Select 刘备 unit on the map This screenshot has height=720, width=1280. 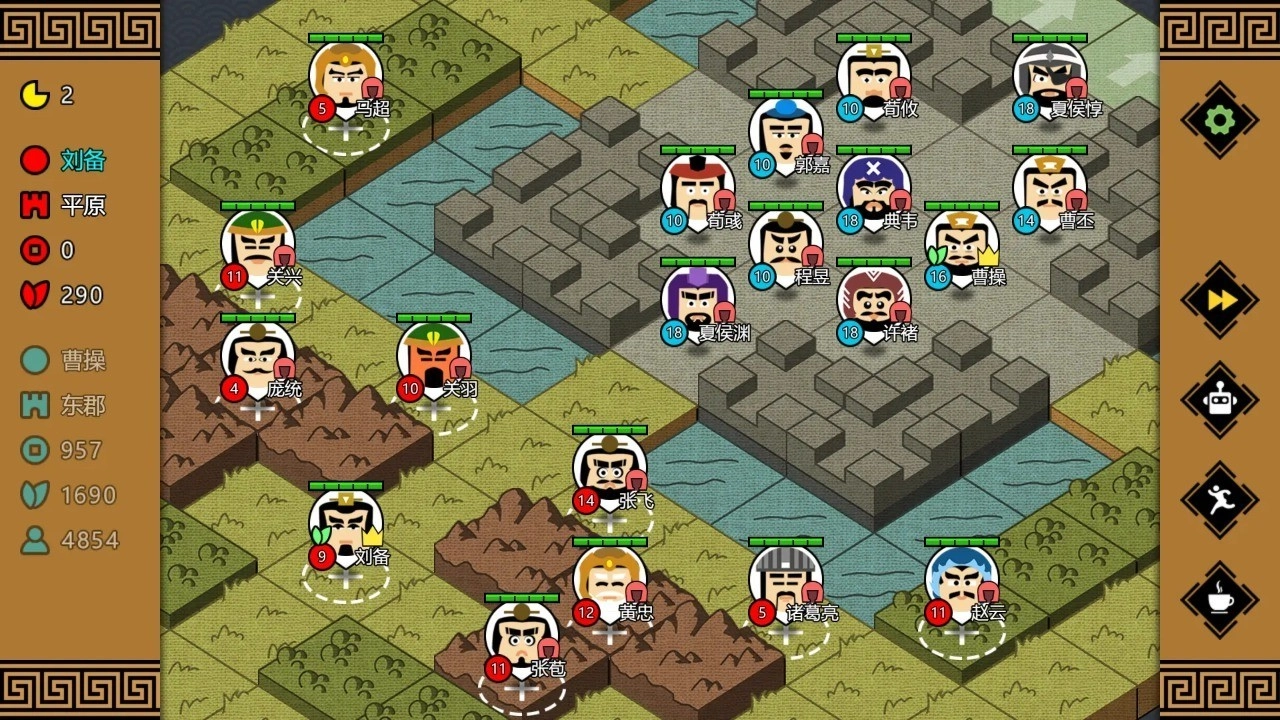coord(345,530)
